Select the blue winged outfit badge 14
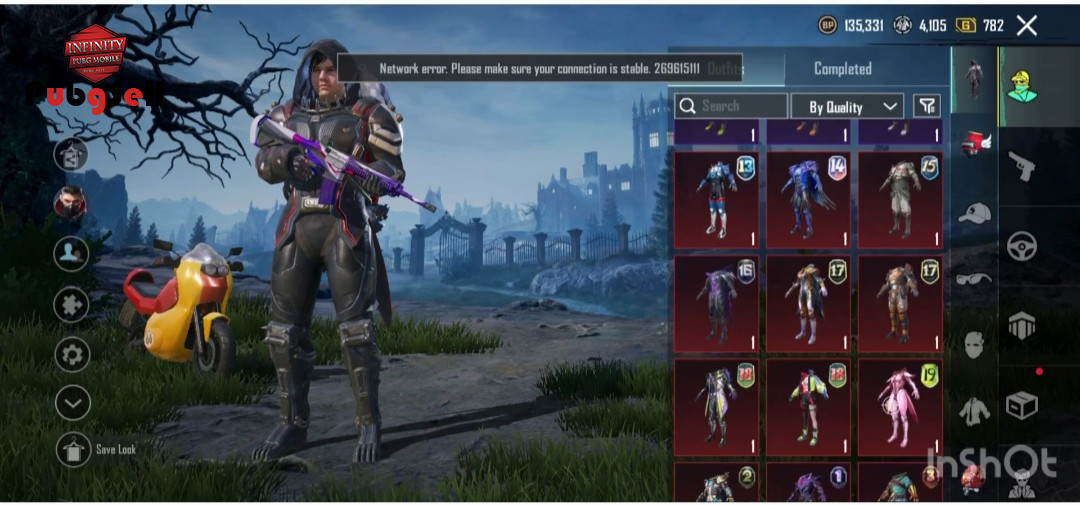The height and width of the screenshot is (505, 1080). [x=808, y=199]
